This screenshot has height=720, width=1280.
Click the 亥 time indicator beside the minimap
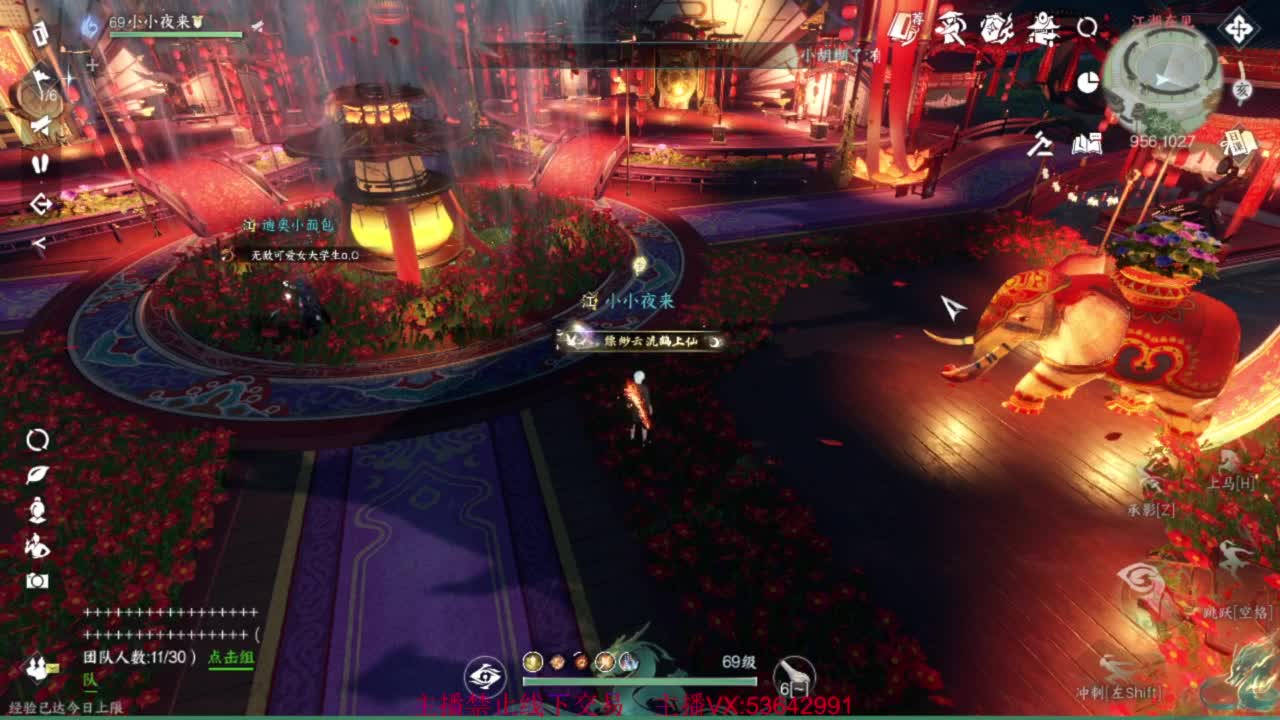[x=1243, y=88]
